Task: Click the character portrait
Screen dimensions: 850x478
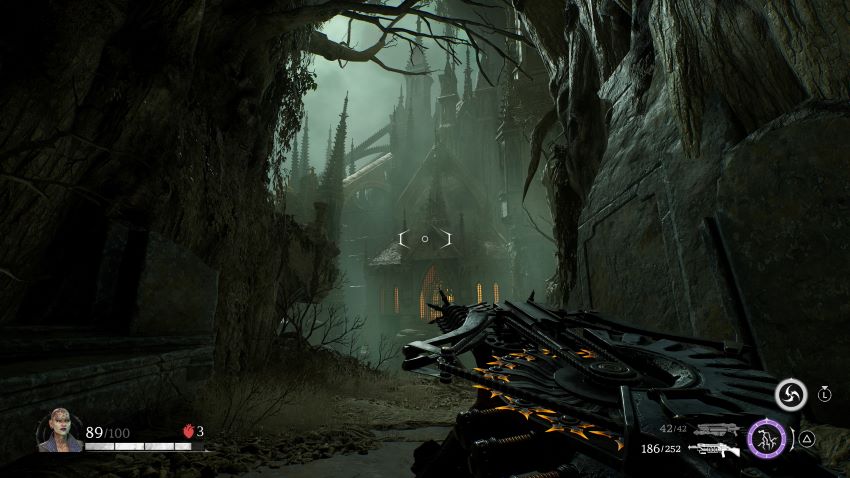Action: click(60, 431)
